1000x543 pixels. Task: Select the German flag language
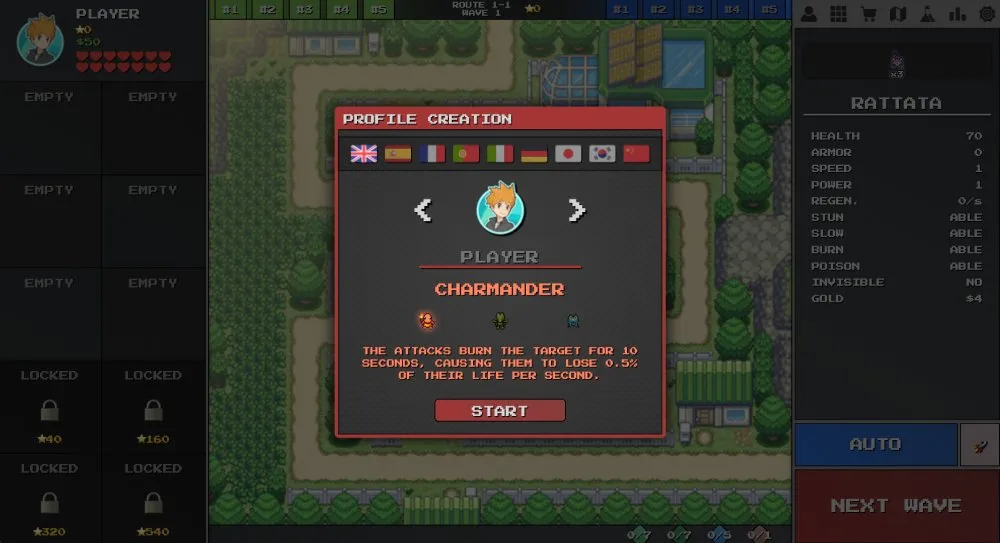pos(534,154)
